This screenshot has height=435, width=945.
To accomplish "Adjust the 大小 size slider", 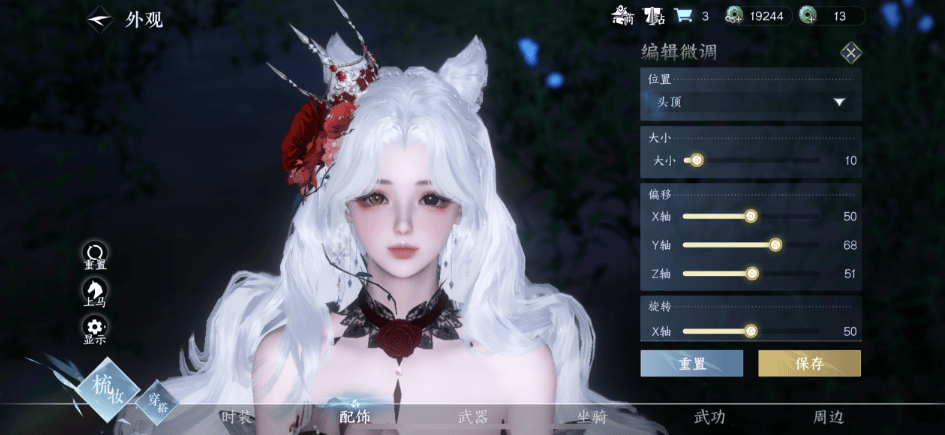I will (696, 160).
